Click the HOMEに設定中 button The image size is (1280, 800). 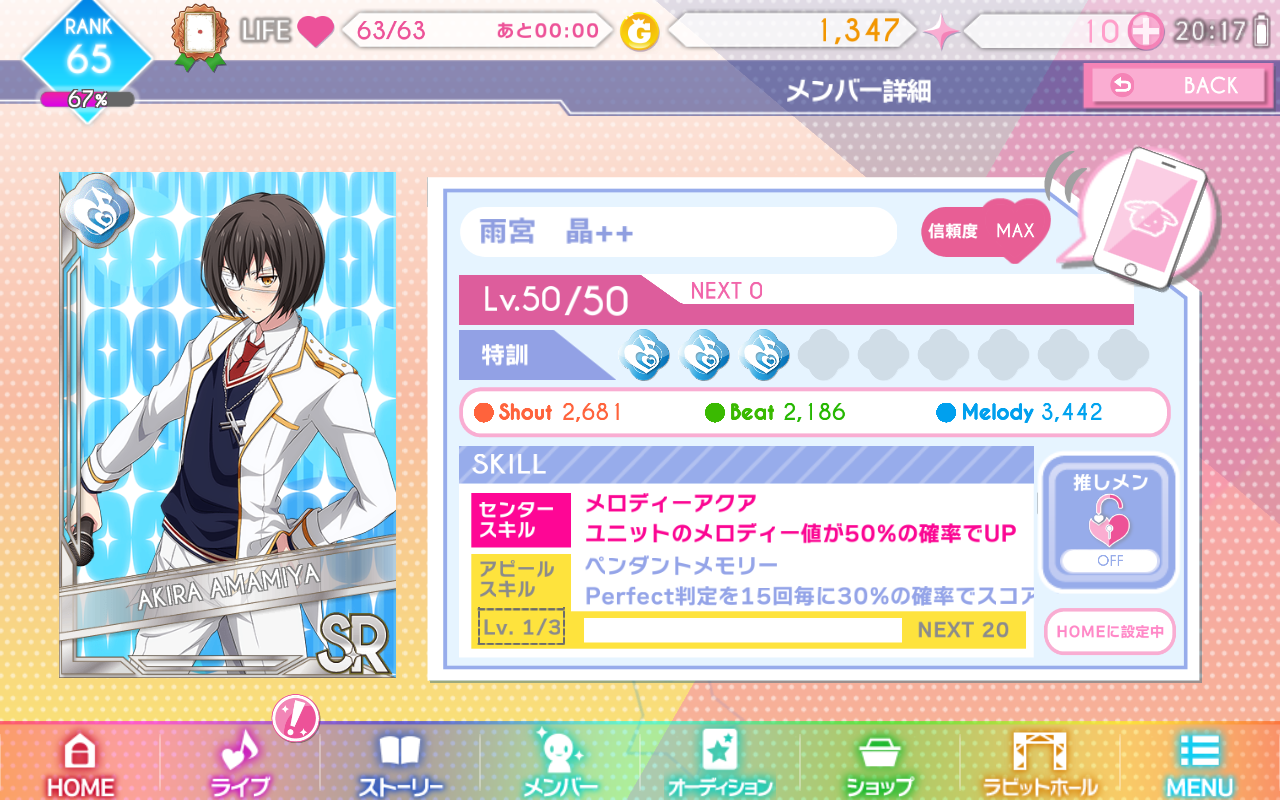coord(1110,631)
